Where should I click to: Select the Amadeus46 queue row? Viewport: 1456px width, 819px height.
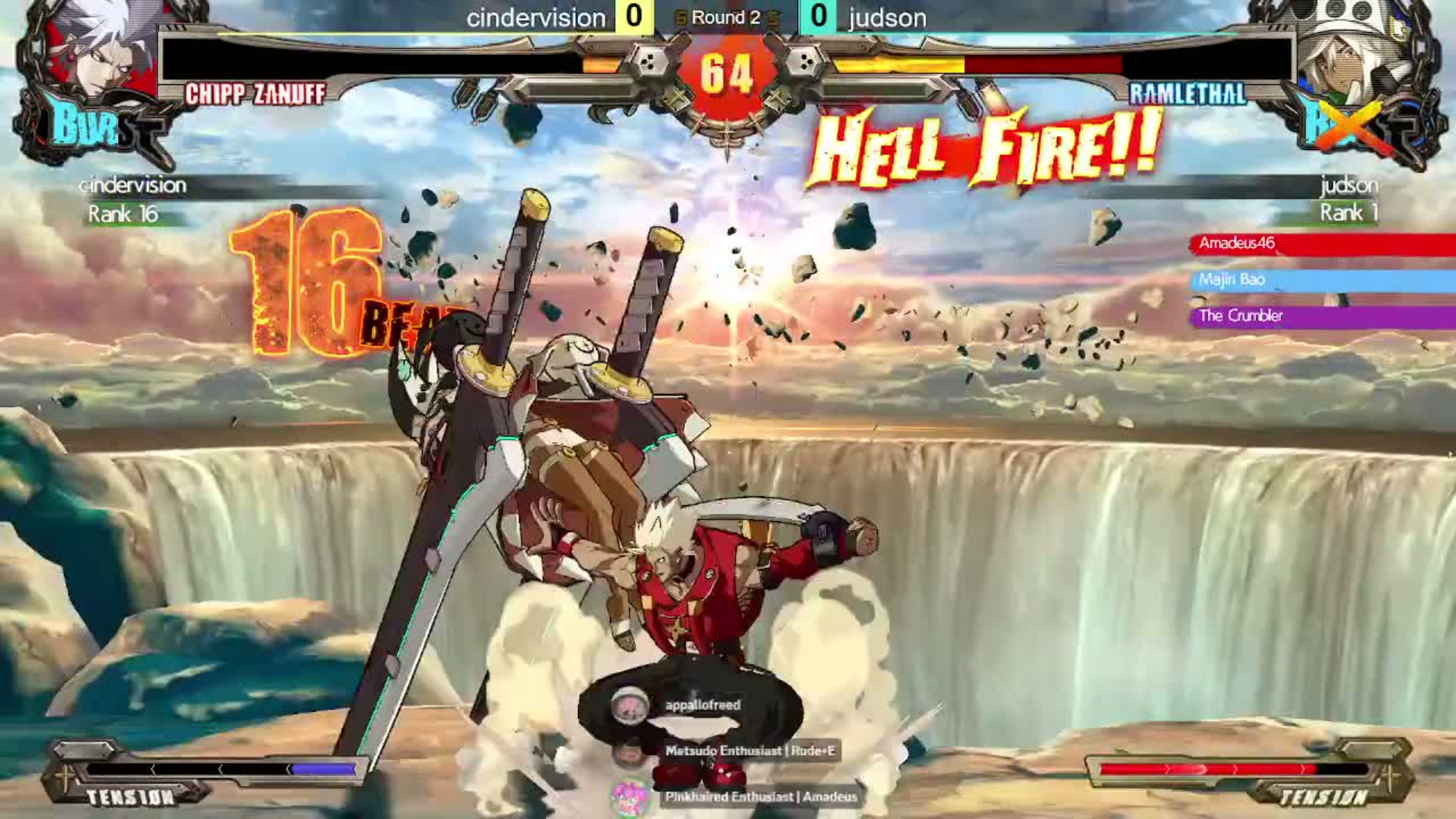tap(1321, 244)
